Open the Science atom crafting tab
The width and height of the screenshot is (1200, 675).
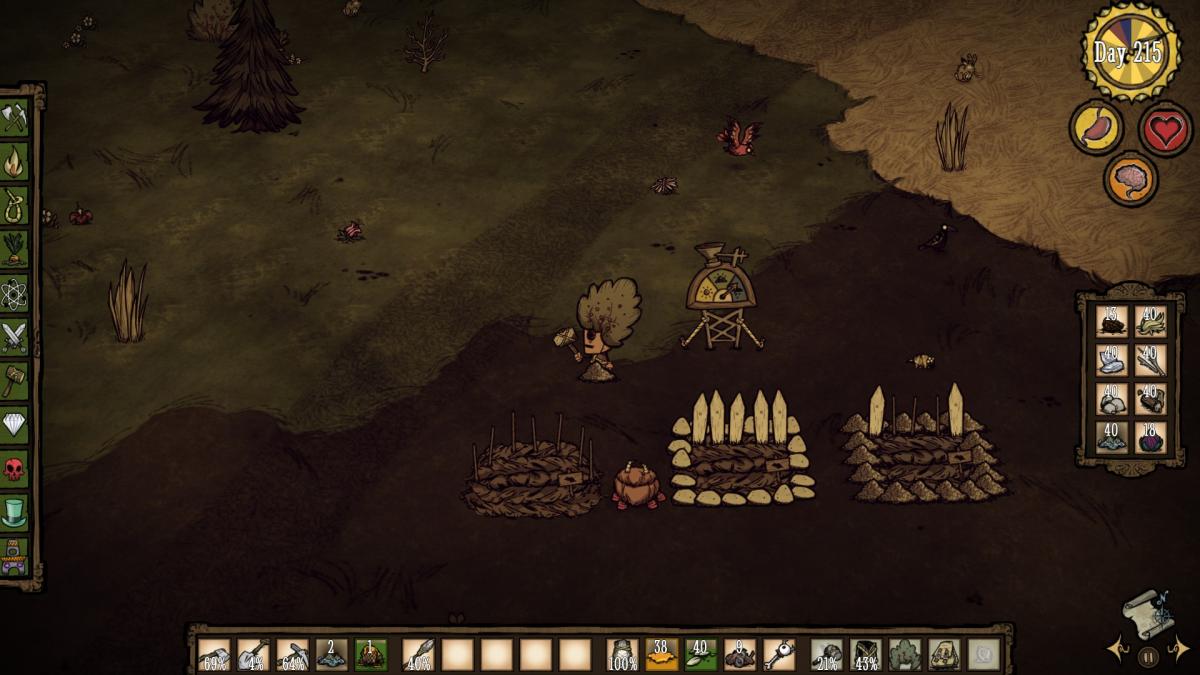click(x=14, y=293)
